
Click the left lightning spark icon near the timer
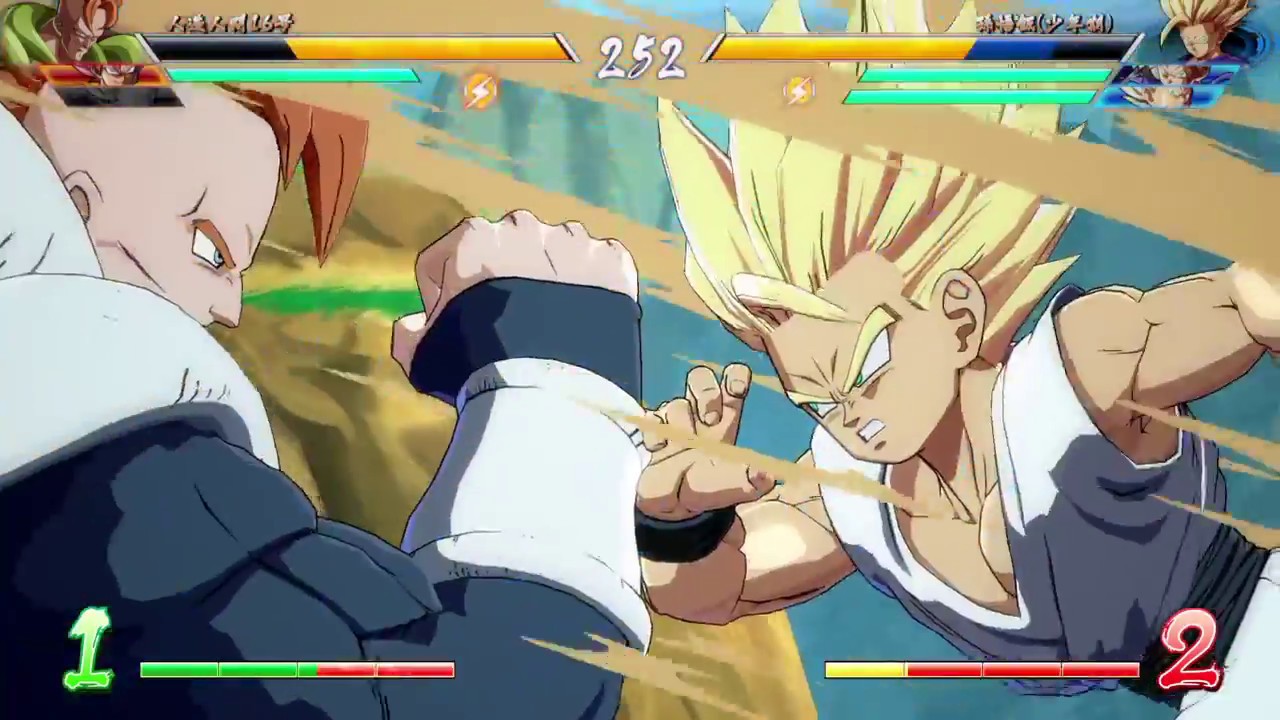click(478, 91)
